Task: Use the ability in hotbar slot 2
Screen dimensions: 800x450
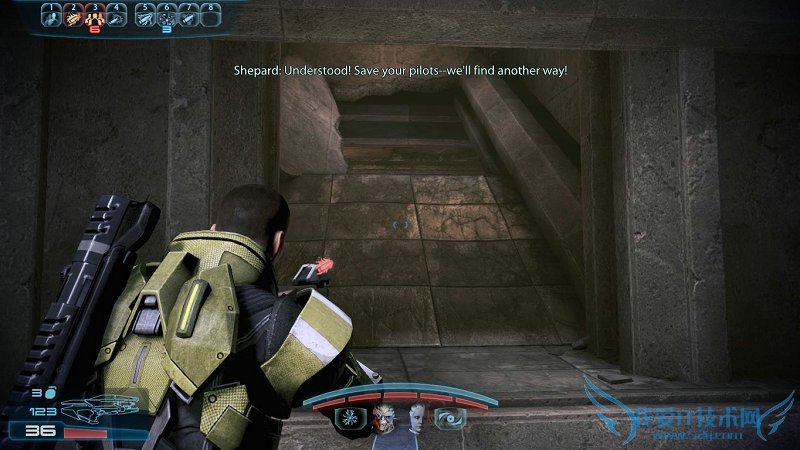Action: 73,16
